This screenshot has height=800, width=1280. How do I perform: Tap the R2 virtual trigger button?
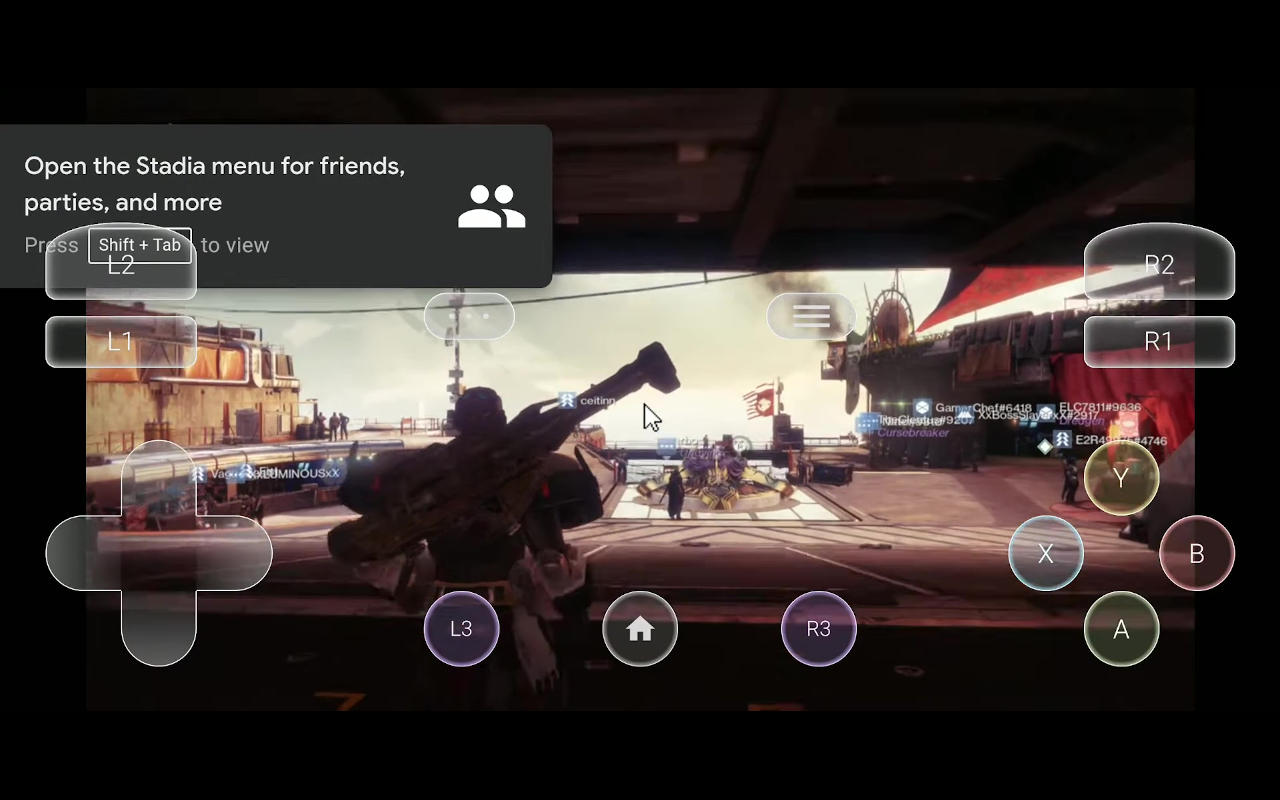click(1159, 264)
